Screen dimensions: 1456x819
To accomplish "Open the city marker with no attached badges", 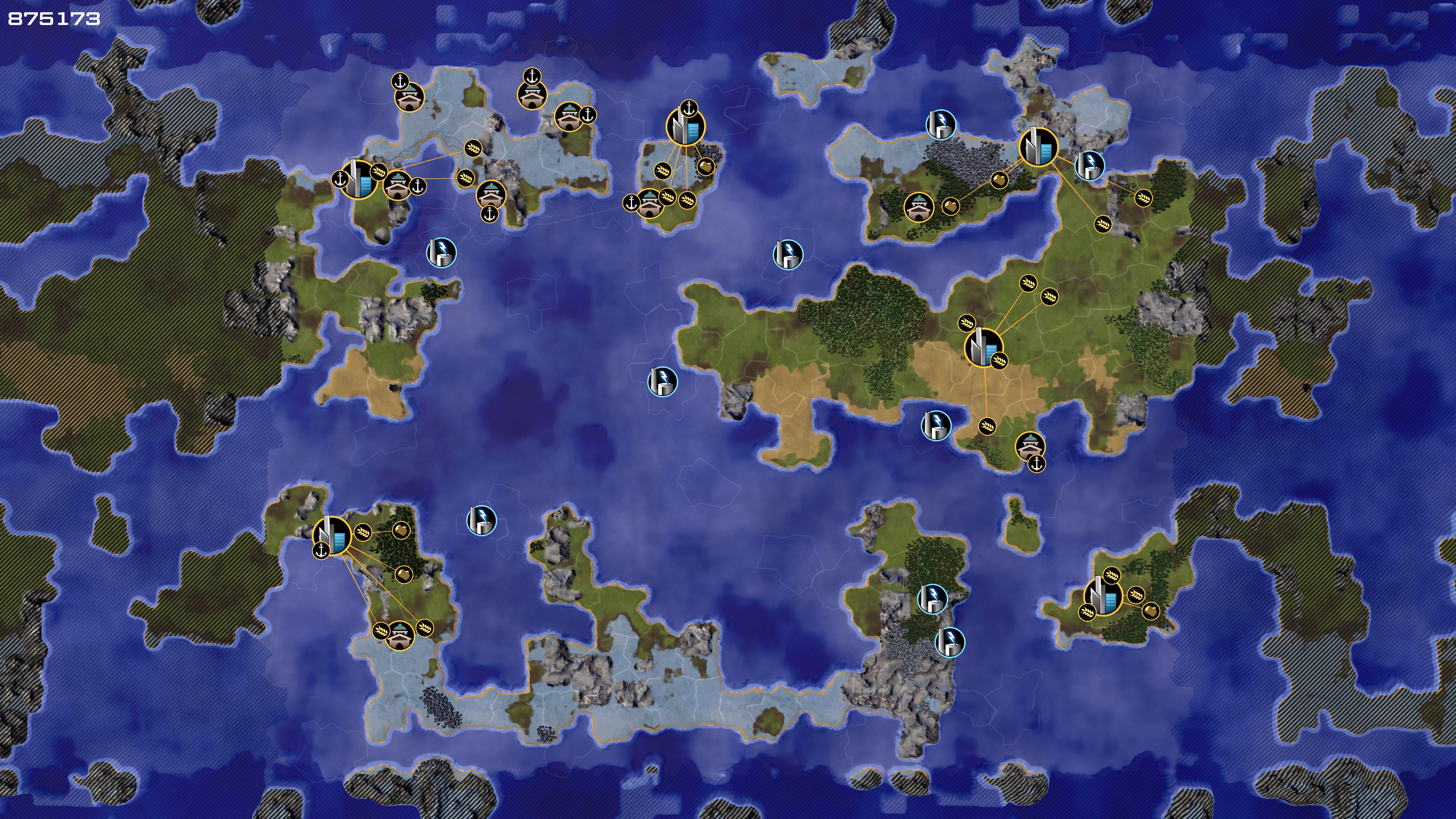I will coord(1038,146).
